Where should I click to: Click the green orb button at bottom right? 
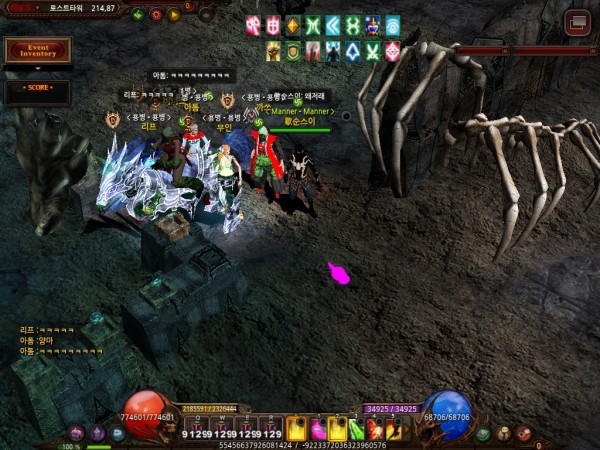click(484, 434)
